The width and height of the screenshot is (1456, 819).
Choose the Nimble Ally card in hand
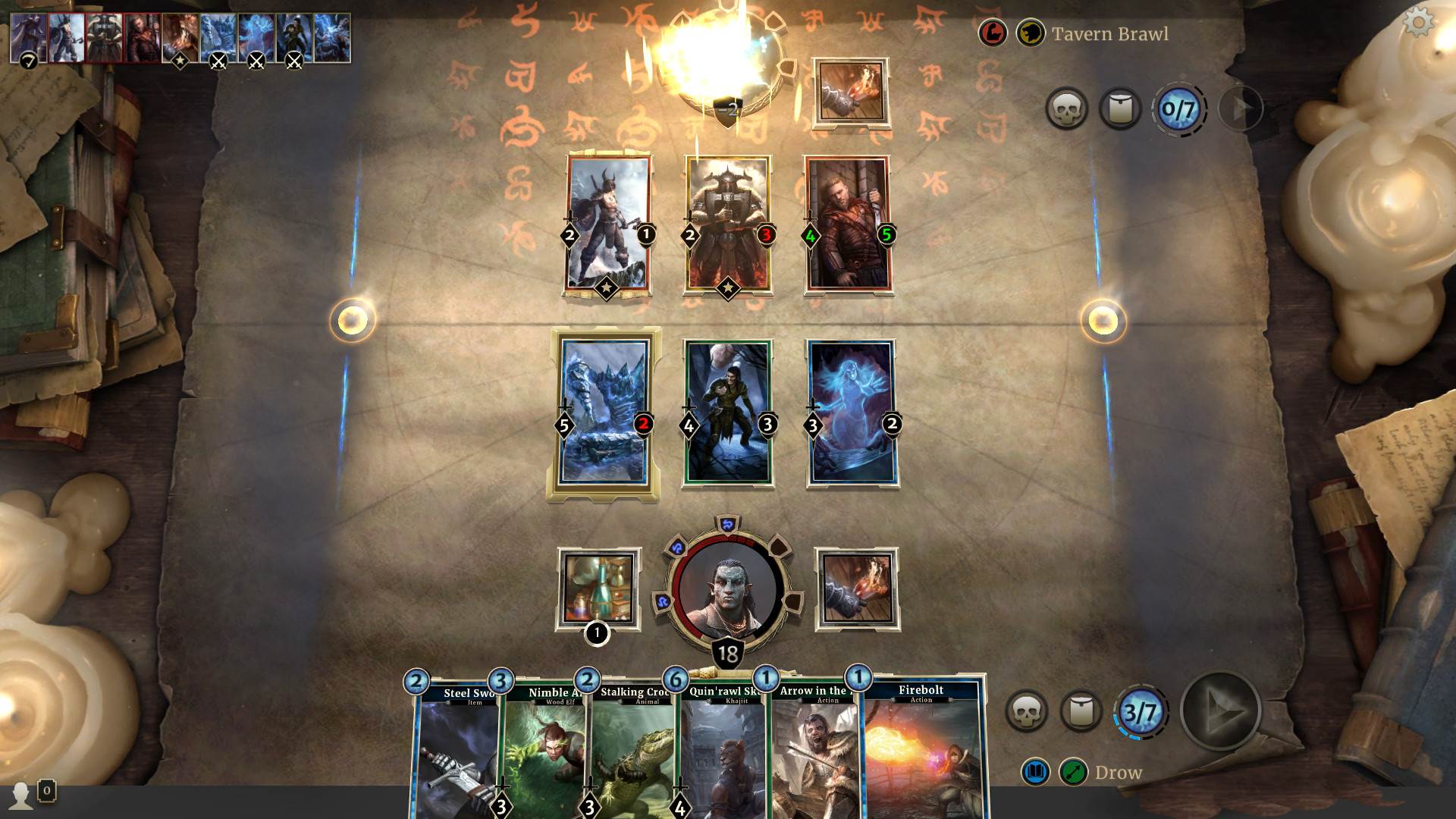544,751
